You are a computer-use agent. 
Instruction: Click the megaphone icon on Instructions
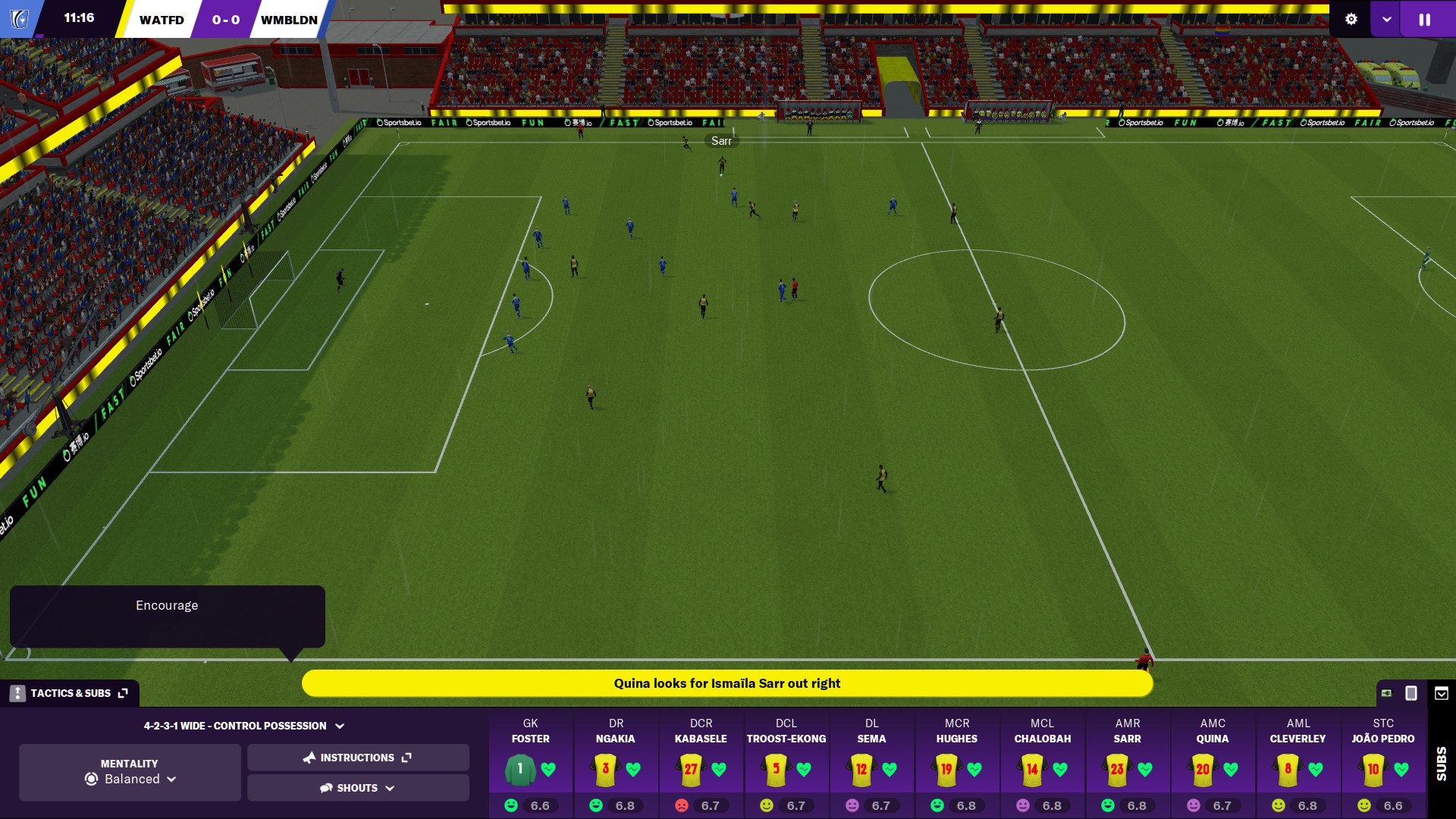(x=311, y=757)
